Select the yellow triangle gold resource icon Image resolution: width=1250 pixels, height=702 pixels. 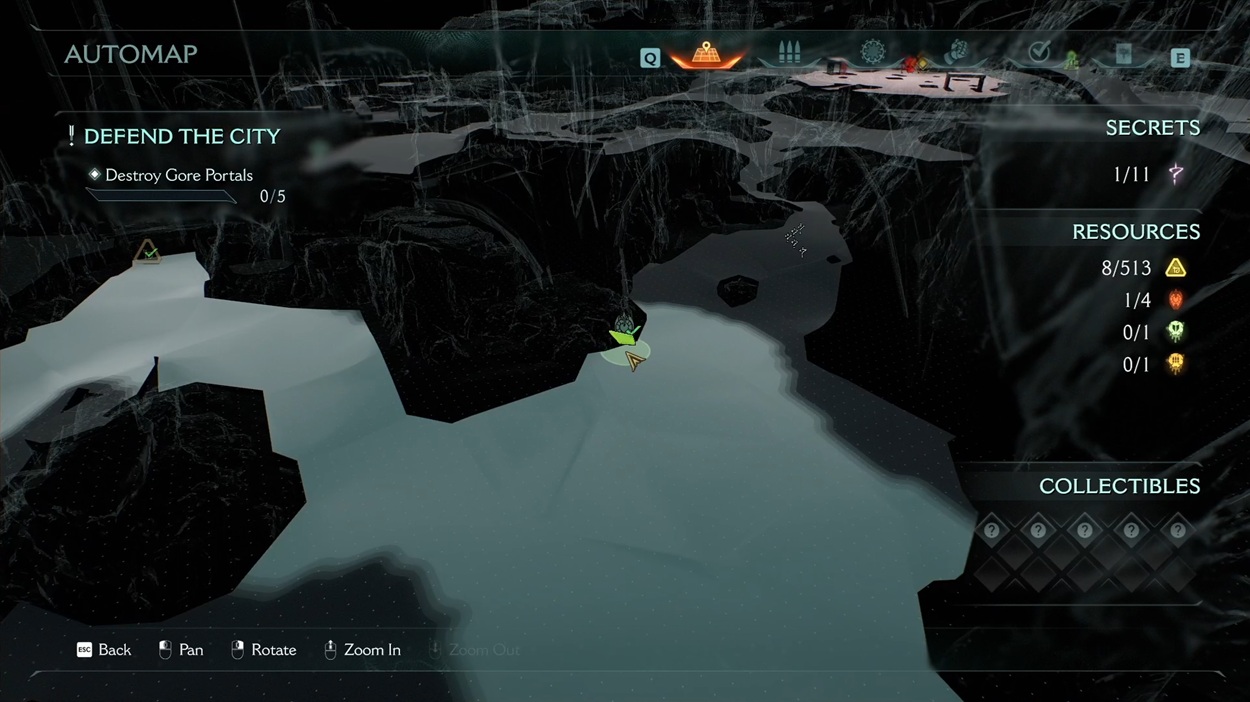coord(1176,268)
